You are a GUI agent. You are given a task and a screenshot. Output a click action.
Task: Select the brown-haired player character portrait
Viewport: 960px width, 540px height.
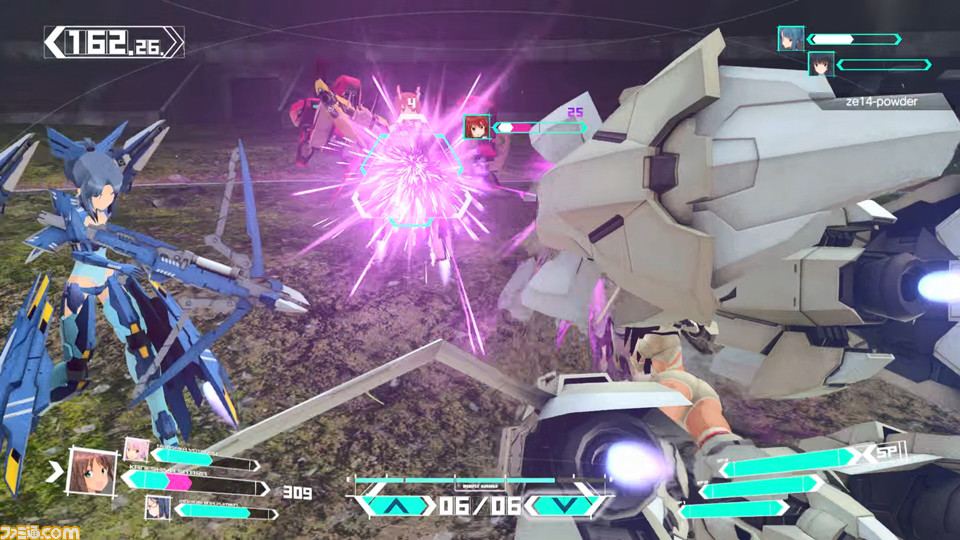[x=92, y=471]
